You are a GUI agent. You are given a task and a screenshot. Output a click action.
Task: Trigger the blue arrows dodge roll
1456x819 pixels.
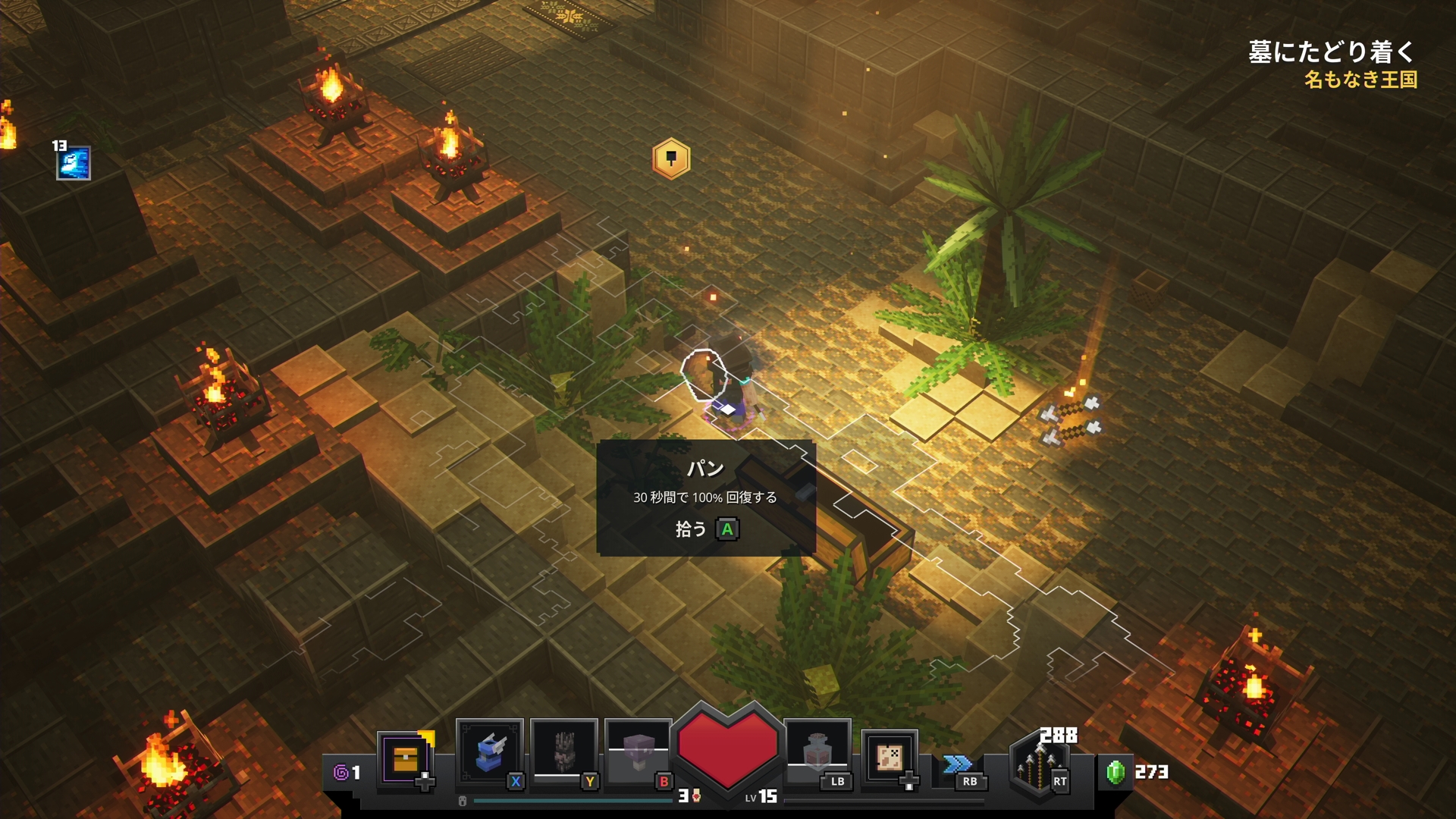(x=958, y=764)
